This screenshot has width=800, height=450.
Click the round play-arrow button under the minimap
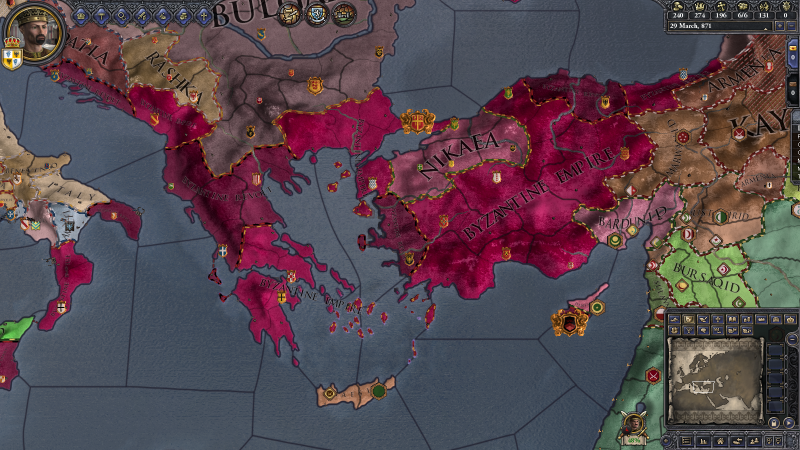click(x=789, y=422)
